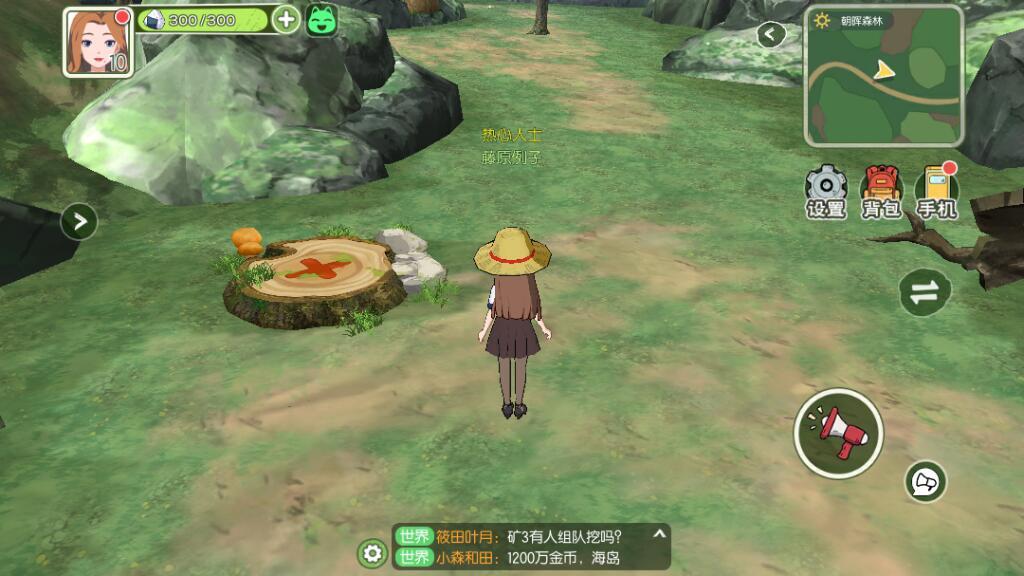Open chat settings gear
Screen dimensions: 1024x576
pyautogui.click(x=373, y=553)
